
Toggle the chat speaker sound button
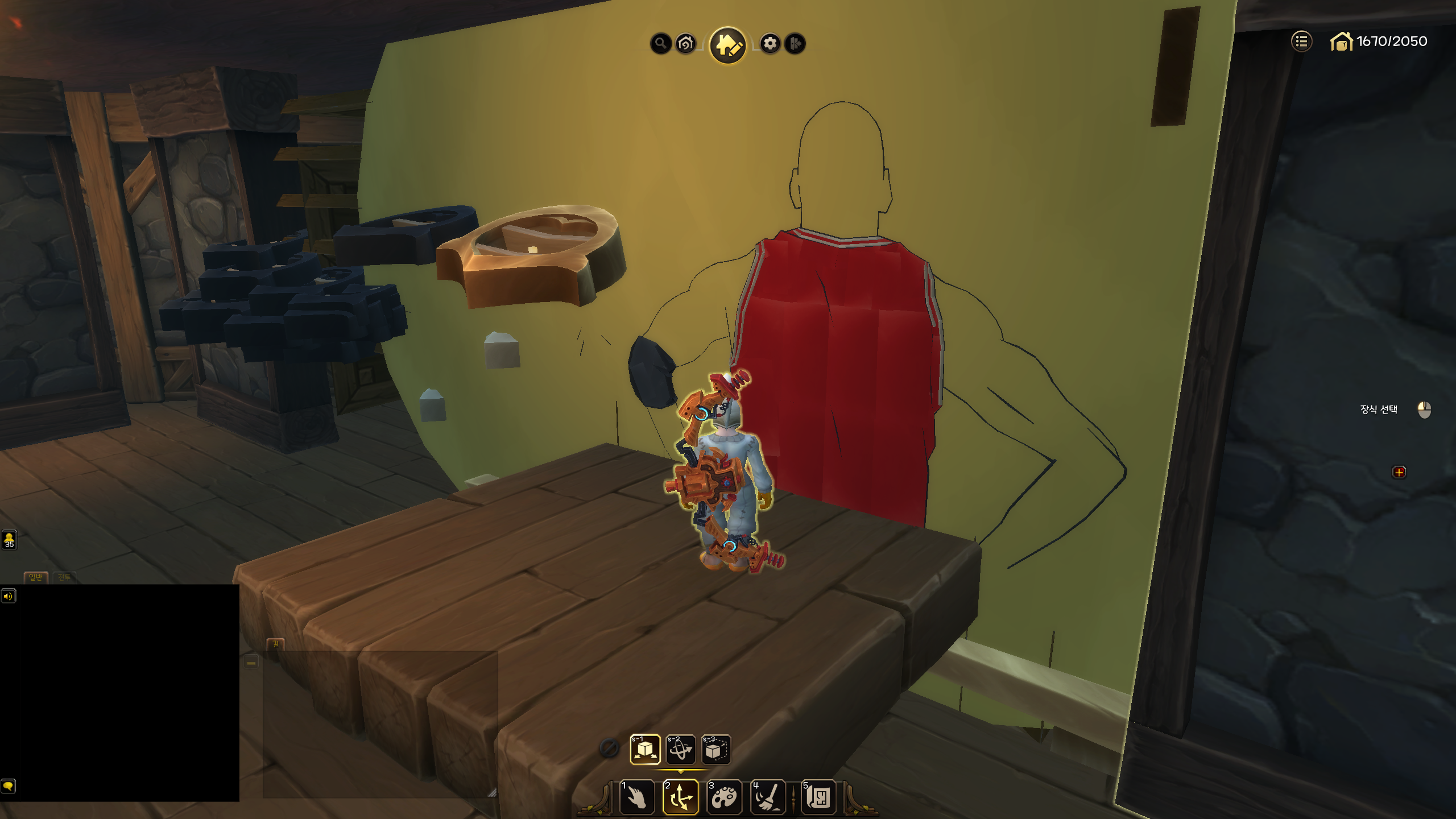coord(8,596)
